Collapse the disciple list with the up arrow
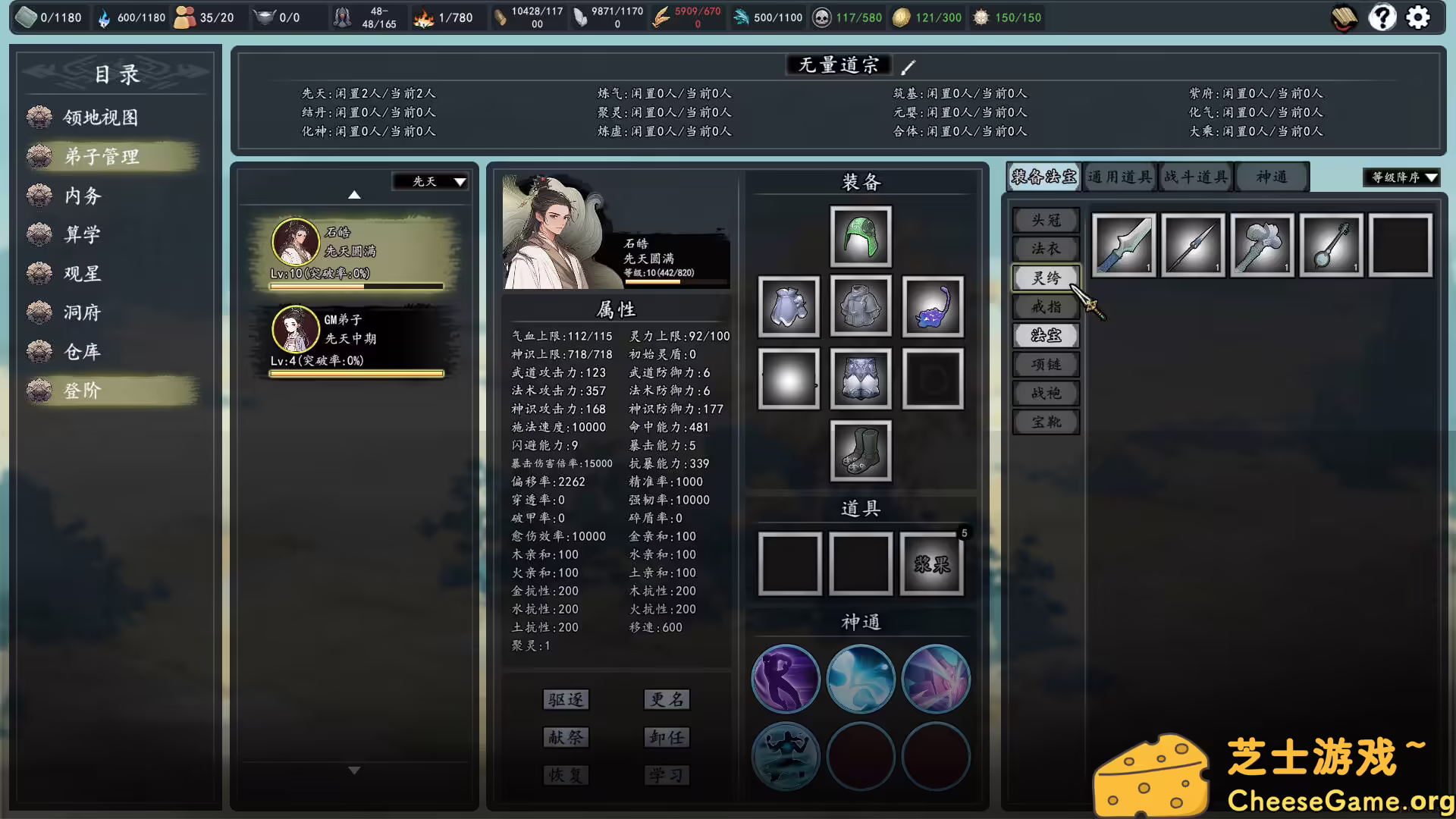1456x819 pixels. [x=353, y=194]
